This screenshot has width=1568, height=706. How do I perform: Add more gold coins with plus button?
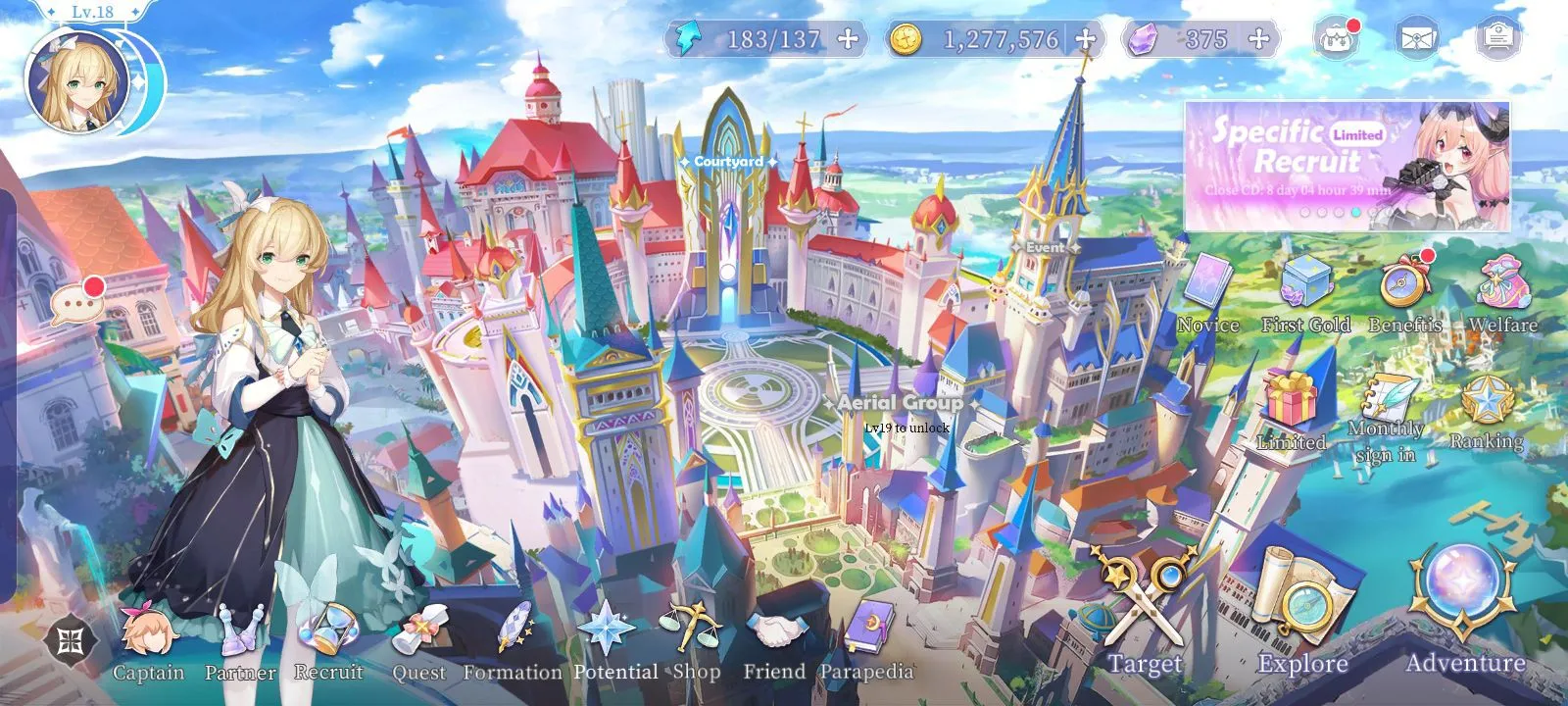pos(1086,39)
